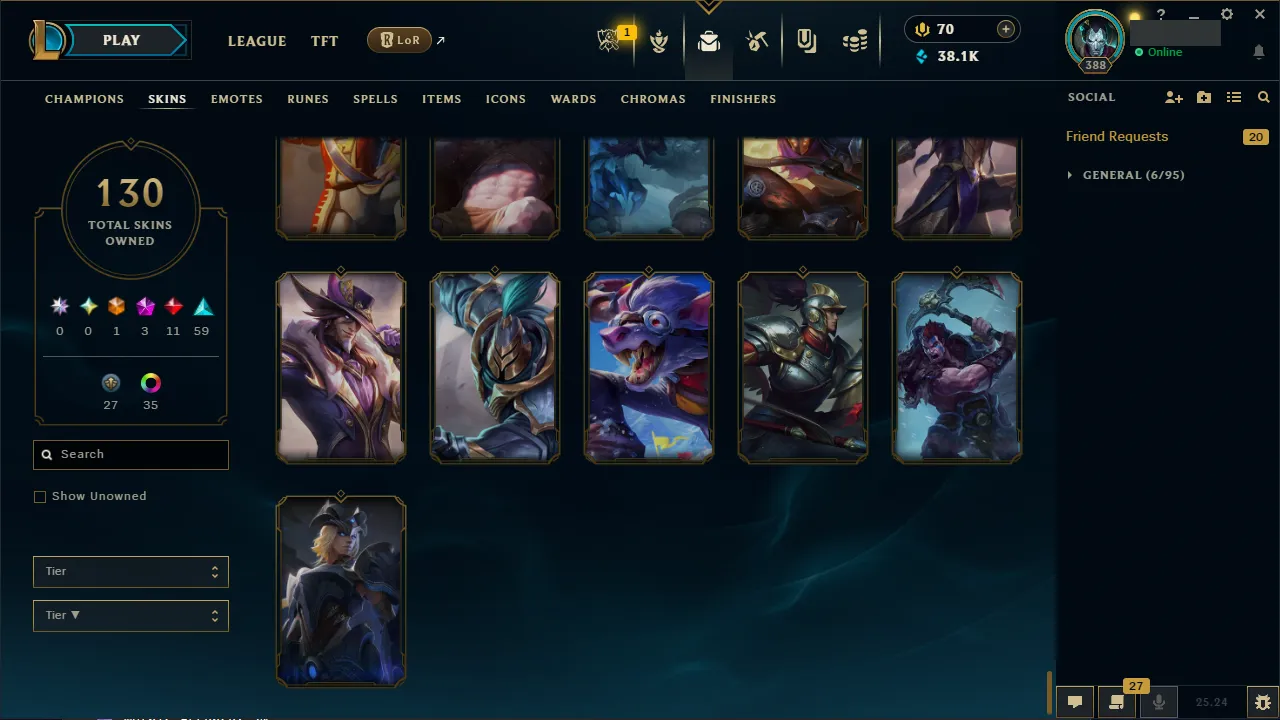The height and width of the screenshot is (720, 1280).
Task: Click inside the skins Search field
Action: pos(130,454)
